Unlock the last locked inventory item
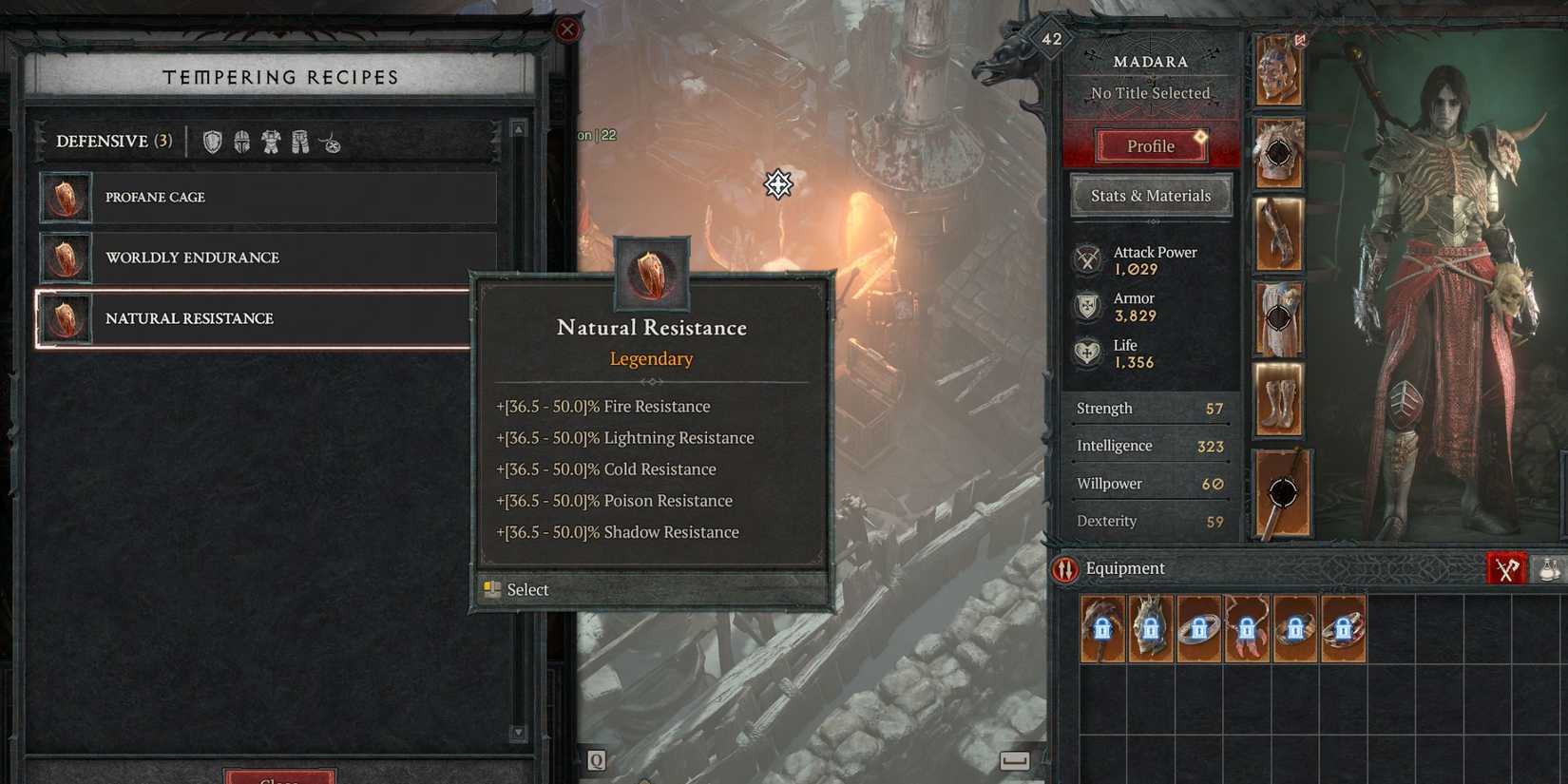This screenshot has width=1568, height=784. [x=1345, y=629]
